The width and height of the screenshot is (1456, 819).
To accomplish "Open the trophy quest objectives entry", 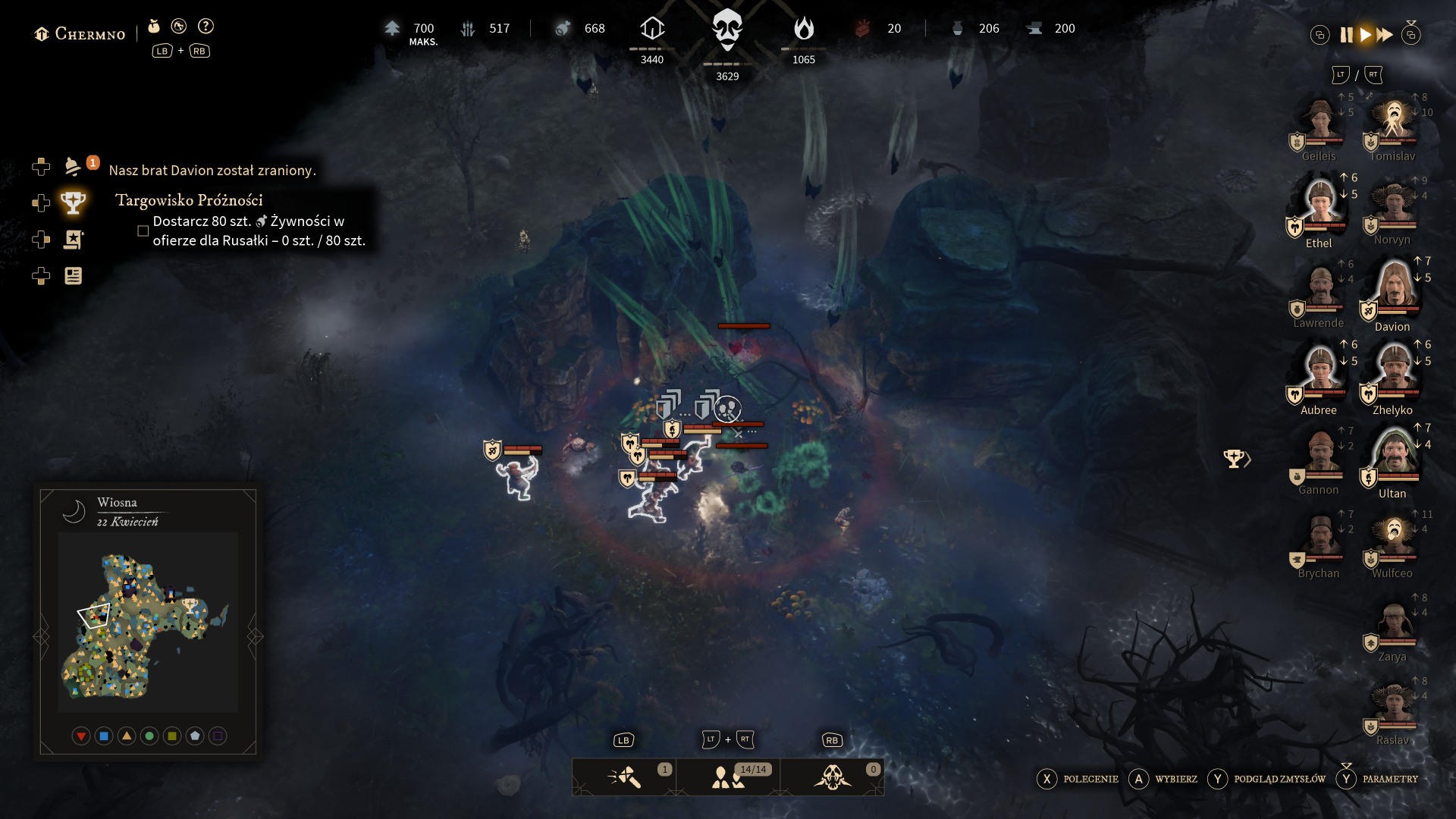I will pos(73,202).
